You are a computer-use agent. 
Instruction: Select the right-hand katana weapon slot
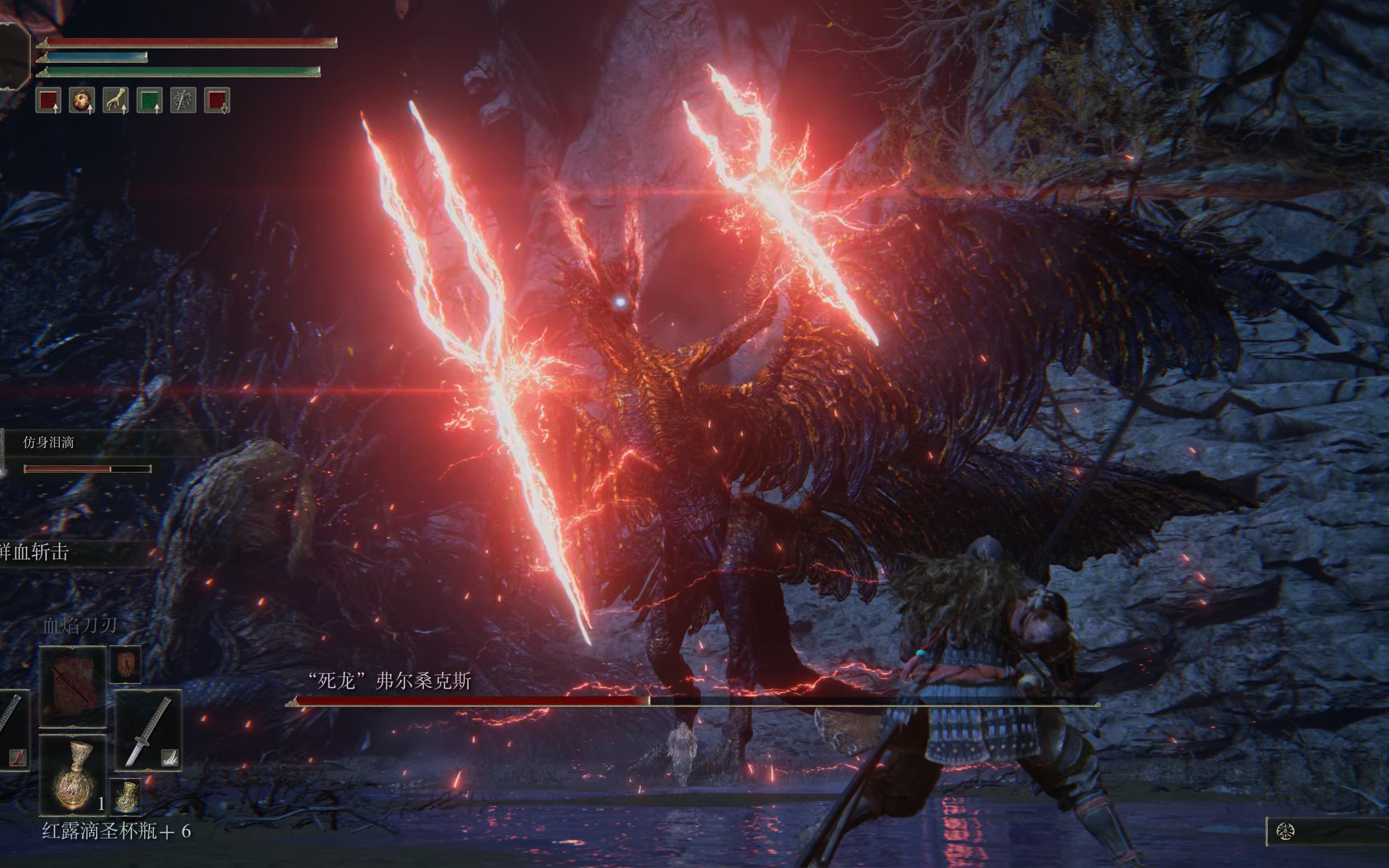(149, 730)
